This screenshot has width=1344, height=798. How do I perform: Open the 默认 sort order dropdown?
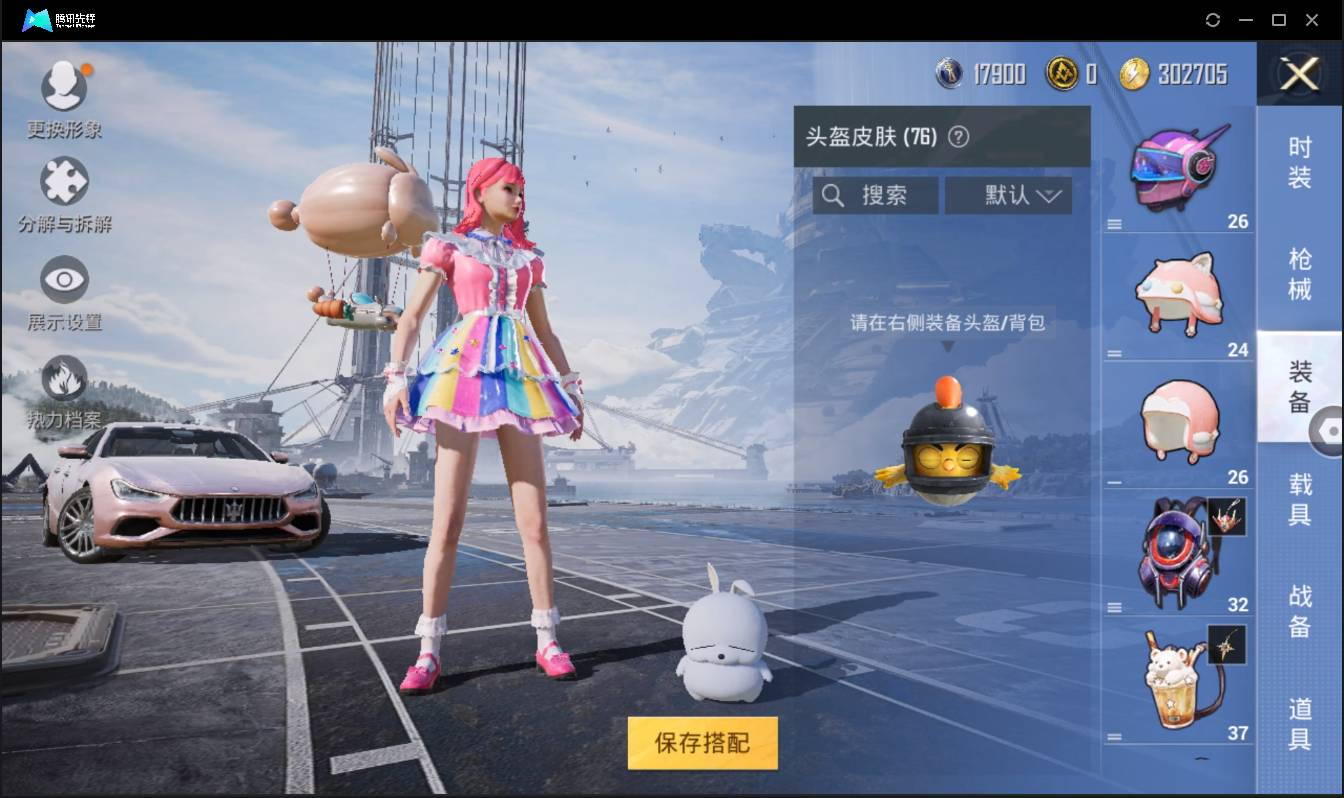(1008, 195)
